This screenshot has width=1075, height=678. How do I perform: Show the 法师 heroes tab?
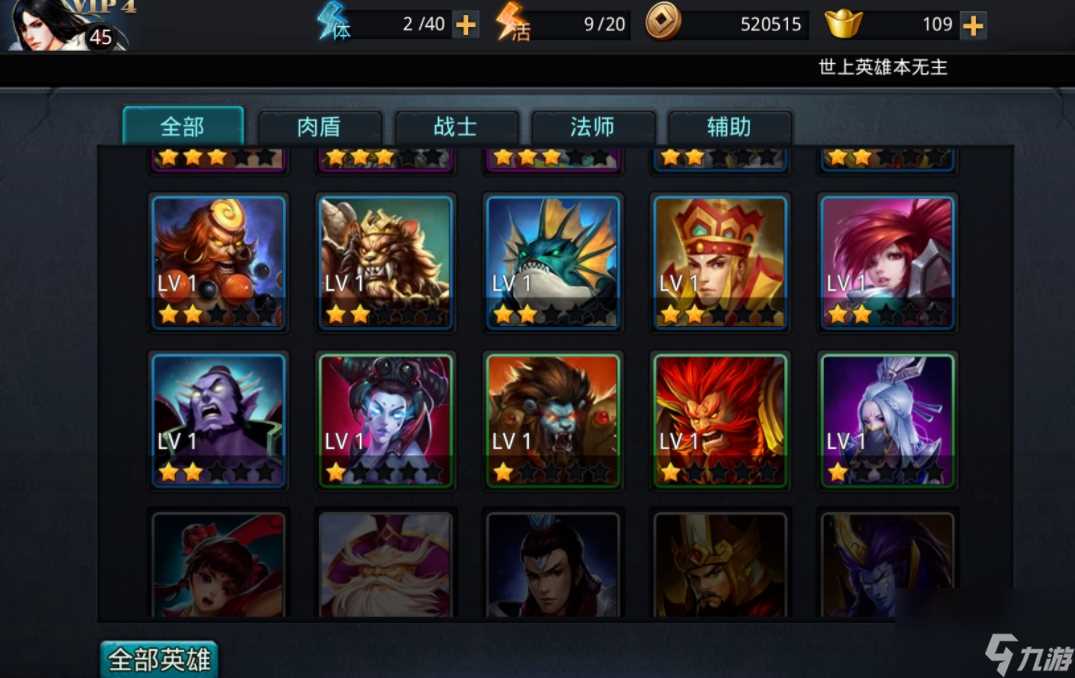592,128
